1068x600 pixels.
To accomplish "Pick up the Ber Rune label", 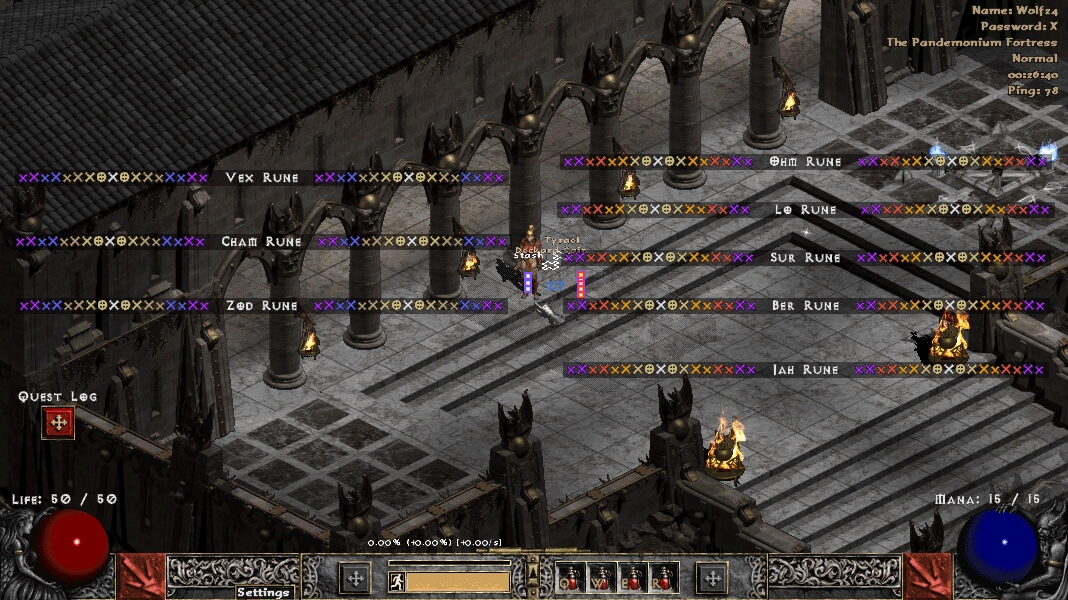I will [x=805, y=306].
